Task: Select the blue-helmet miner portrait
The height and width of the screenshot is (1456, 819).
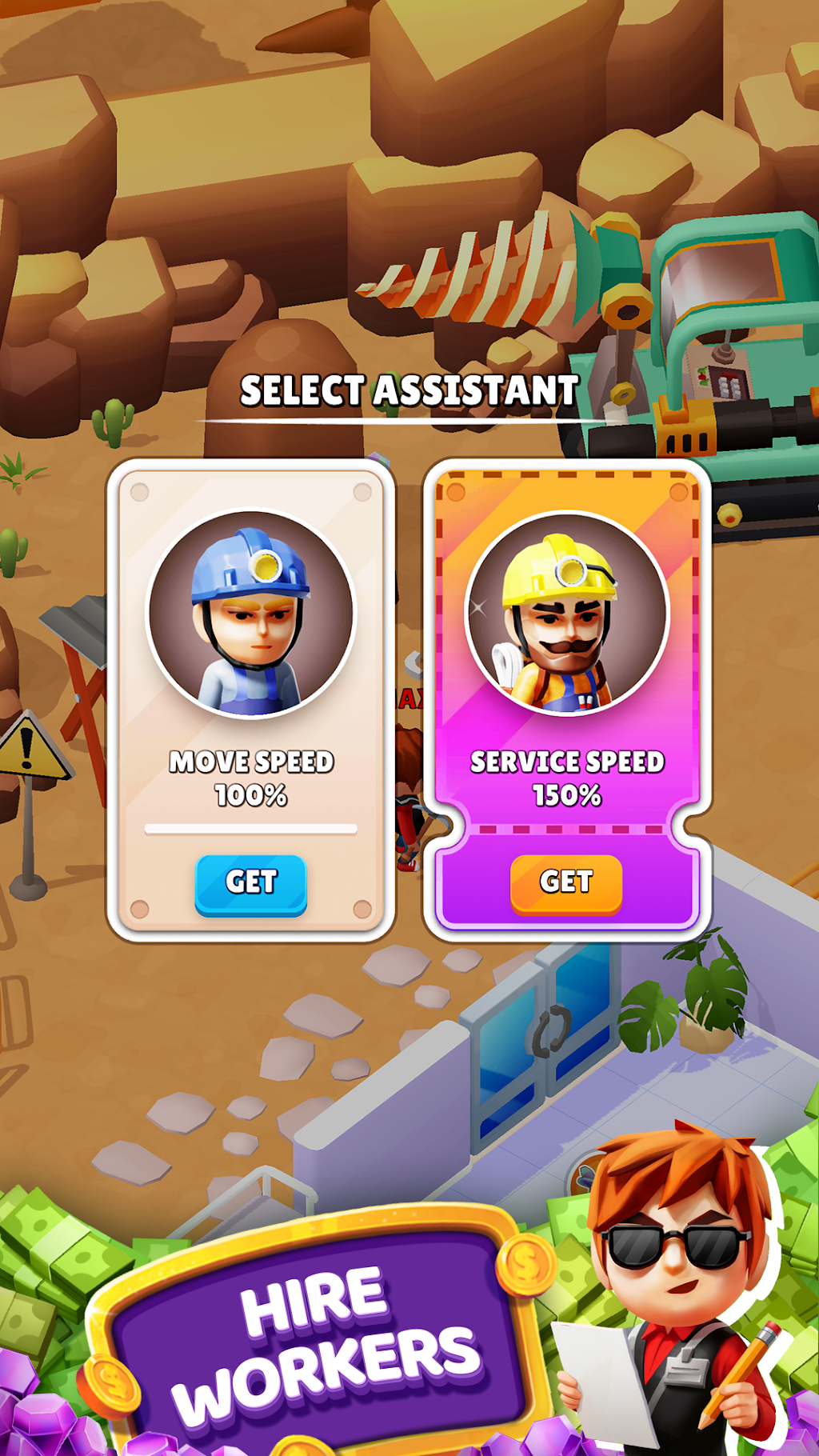Action: (251, 614)
